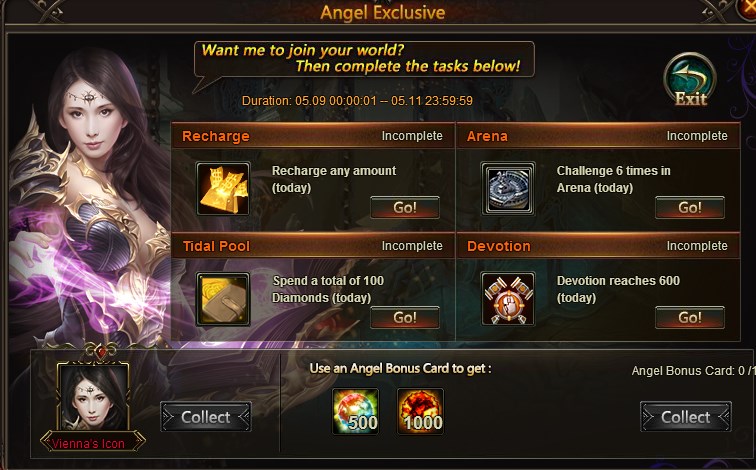Select the gold ingots Recharge icon
The height and width of the screenshot is (470, 756).
click(223, 188)
